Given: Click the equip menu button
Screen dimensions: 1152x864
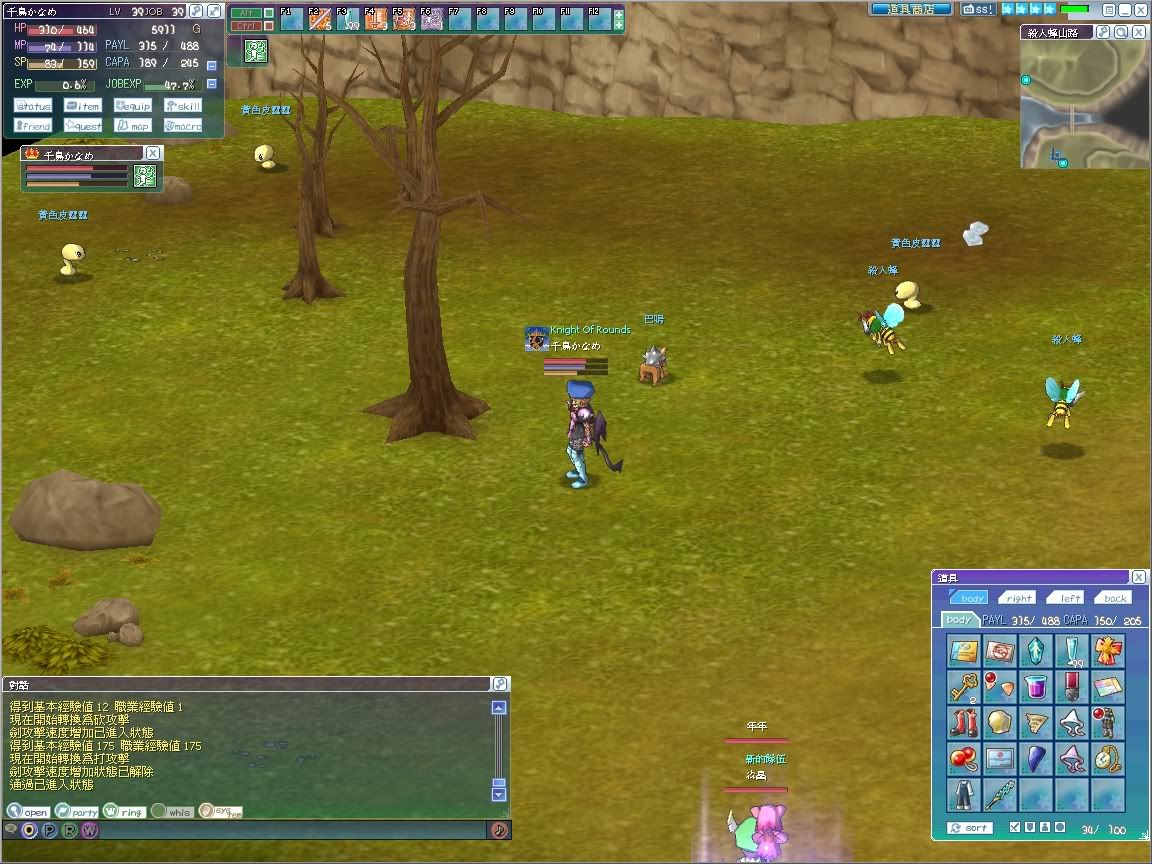Looking at the screenshot, I should pyautogui.click(x=133, y=106).
